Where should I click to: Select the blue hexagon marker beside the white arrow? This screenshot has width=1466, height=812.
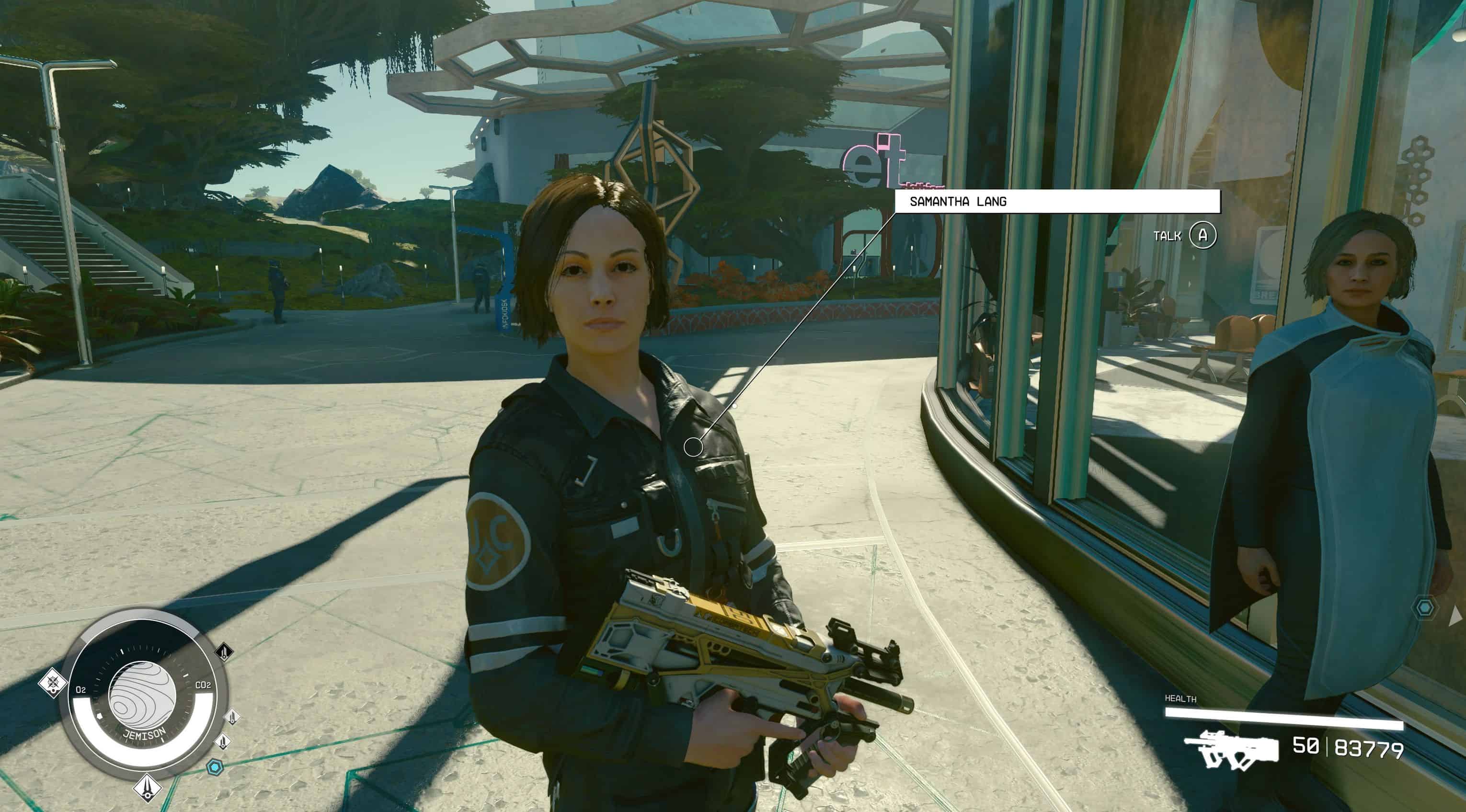click(x=1424, y=608)
